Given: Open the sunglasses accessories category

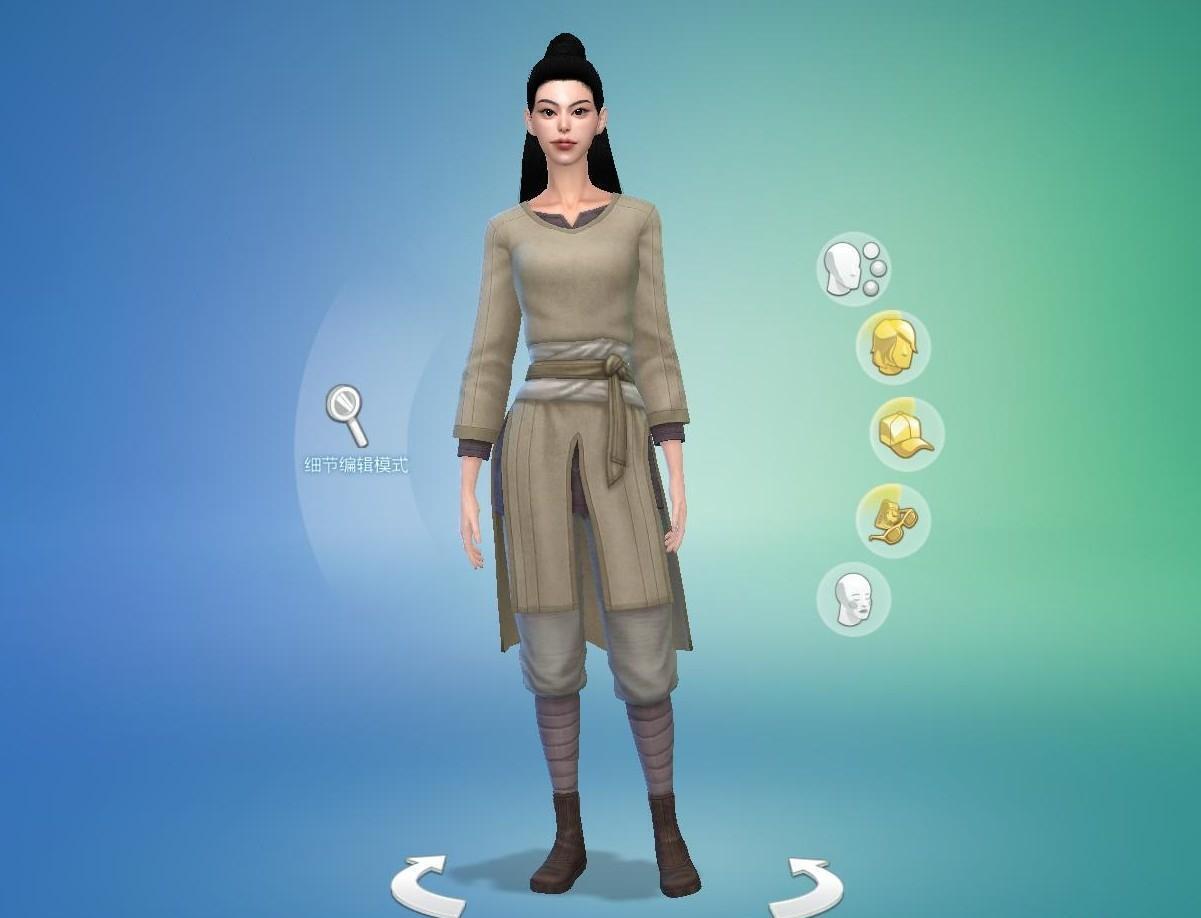Looking at the screenshot, I should (x=892, y=521).
